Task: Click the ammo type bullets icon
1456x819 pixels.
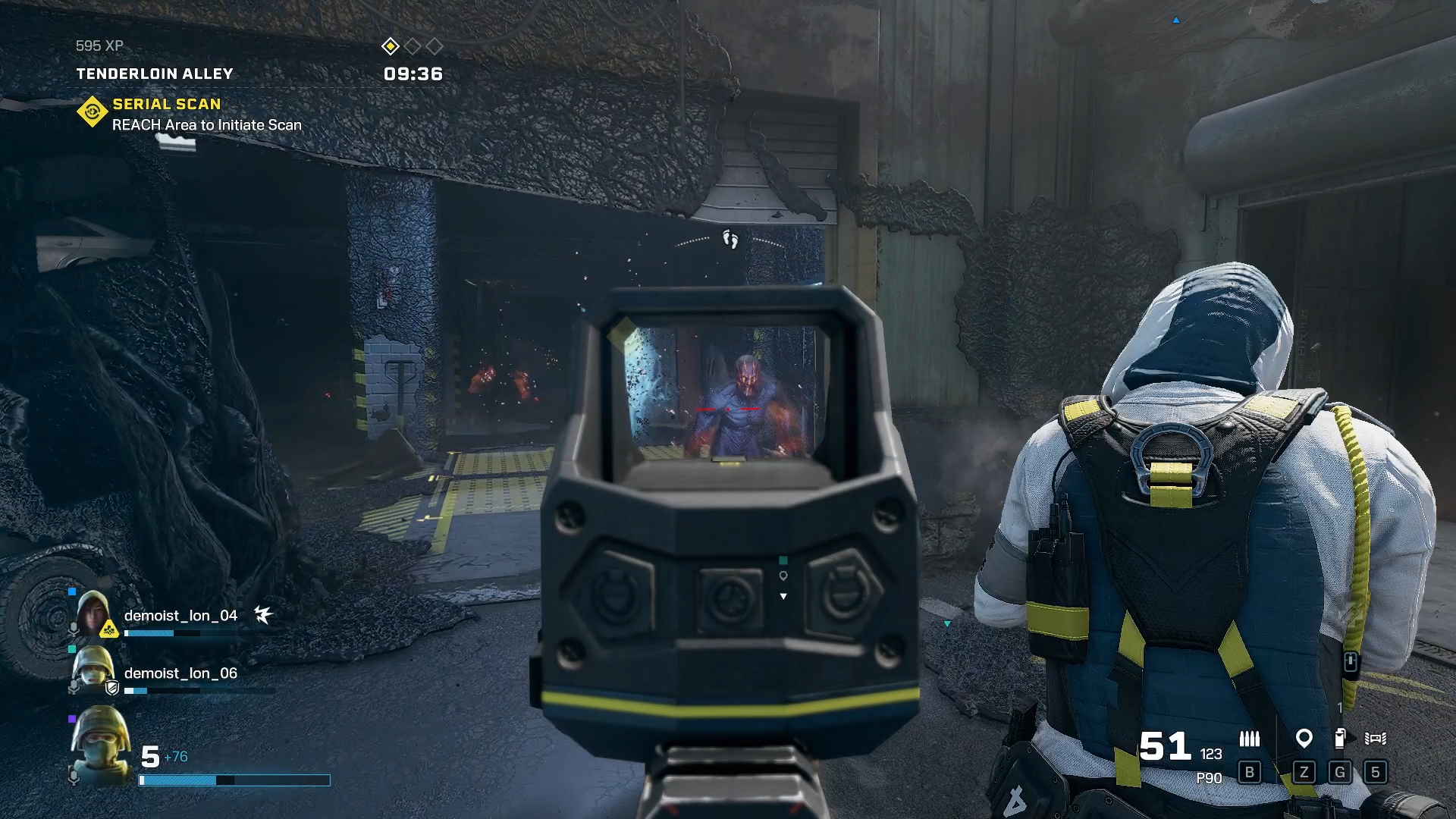Action: pos(1249,738)
